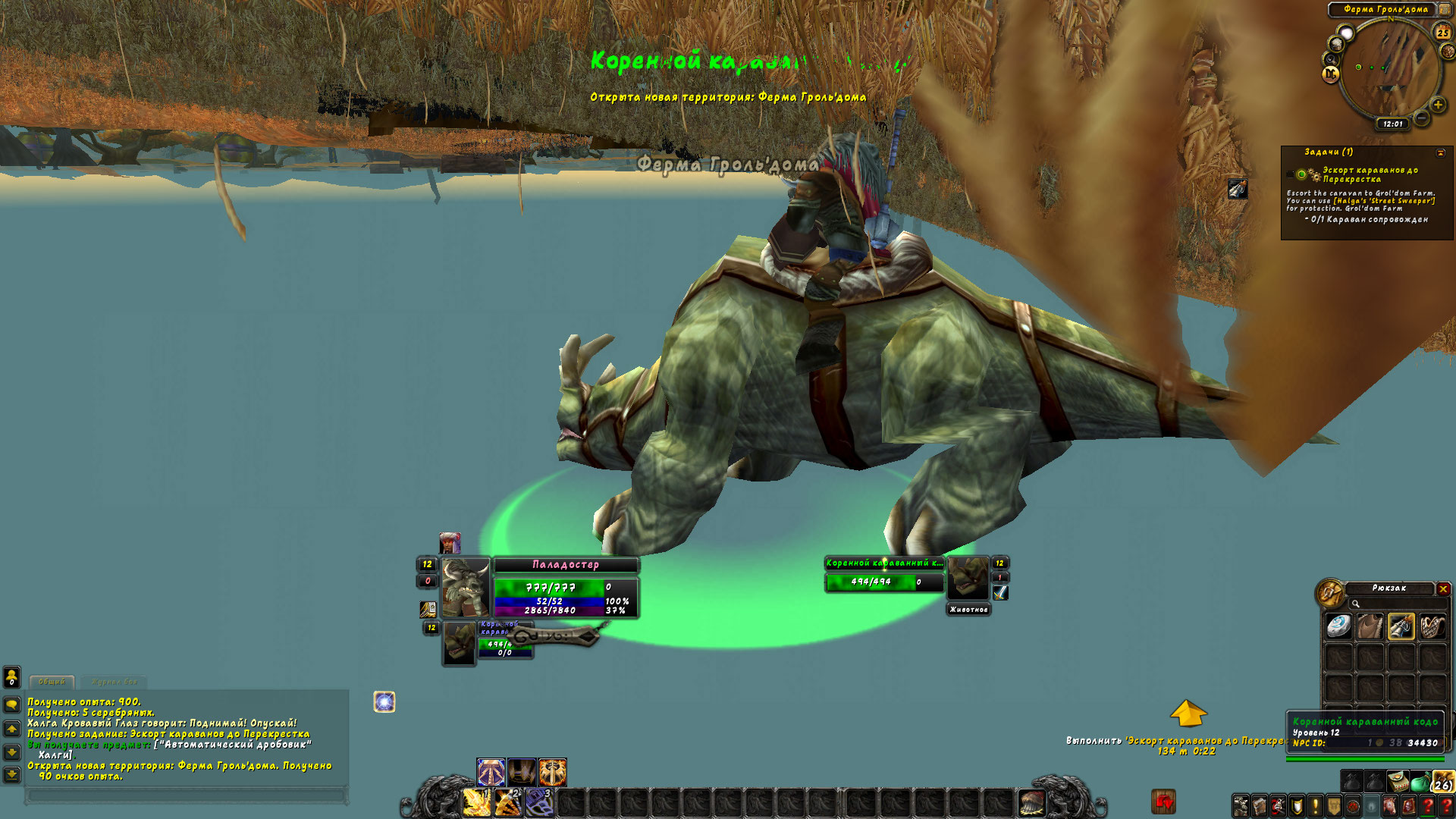1456x819 pixels.
Task: Toggle the green pouch bag slot
Action: click(1420, 782)
